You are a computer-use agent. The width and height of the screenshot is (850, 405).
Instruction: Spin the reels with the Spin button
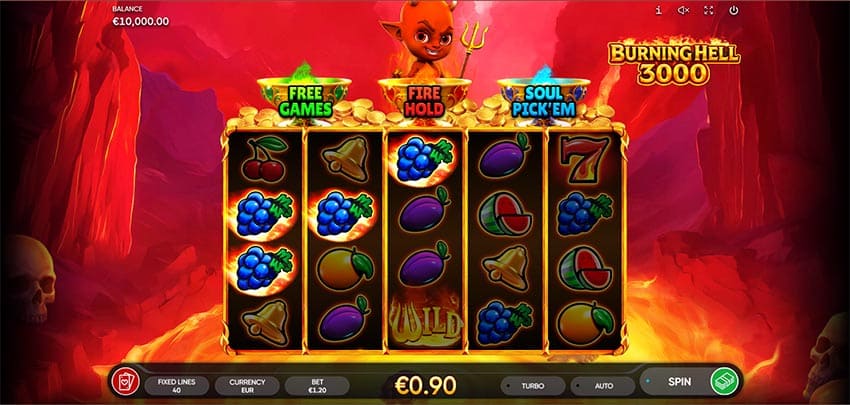[691, 383]
